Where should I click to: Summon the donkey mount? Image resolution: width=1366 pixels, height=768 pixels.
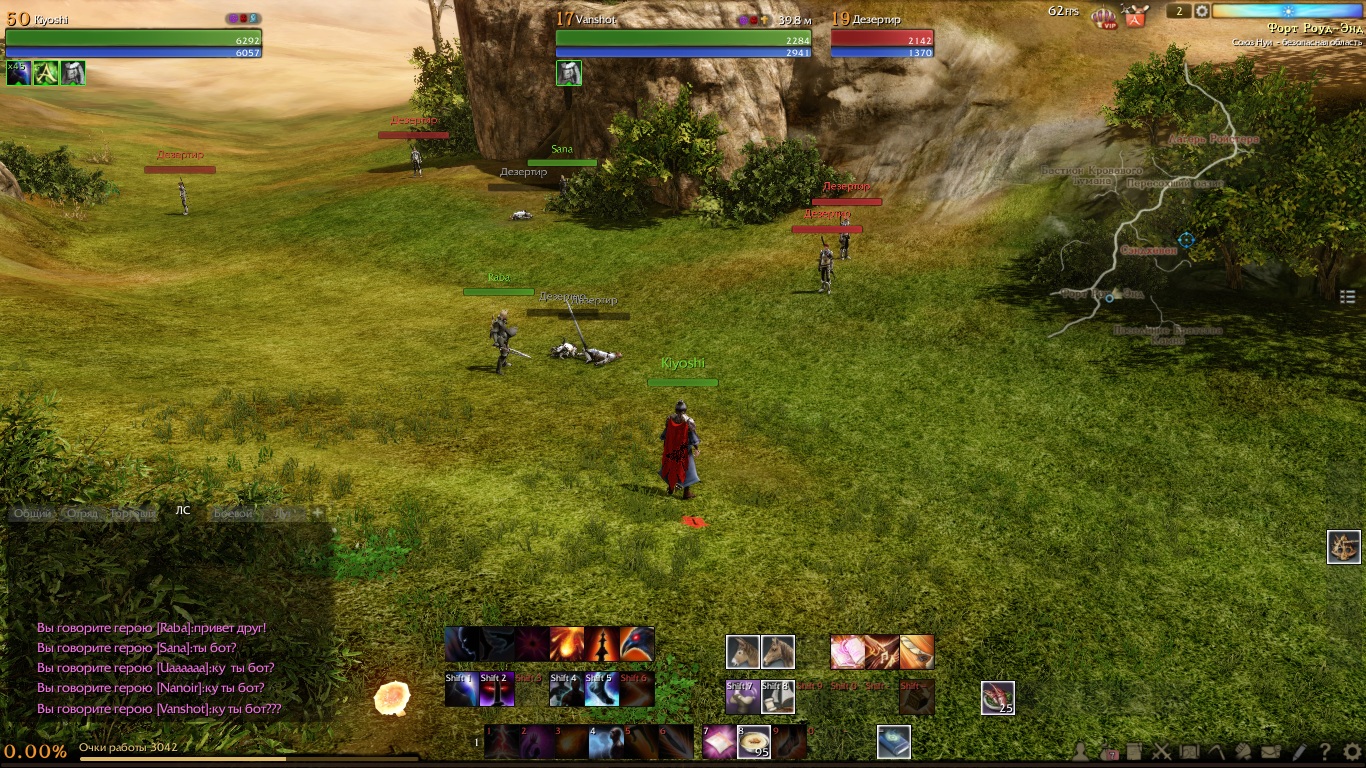(742, 652)
